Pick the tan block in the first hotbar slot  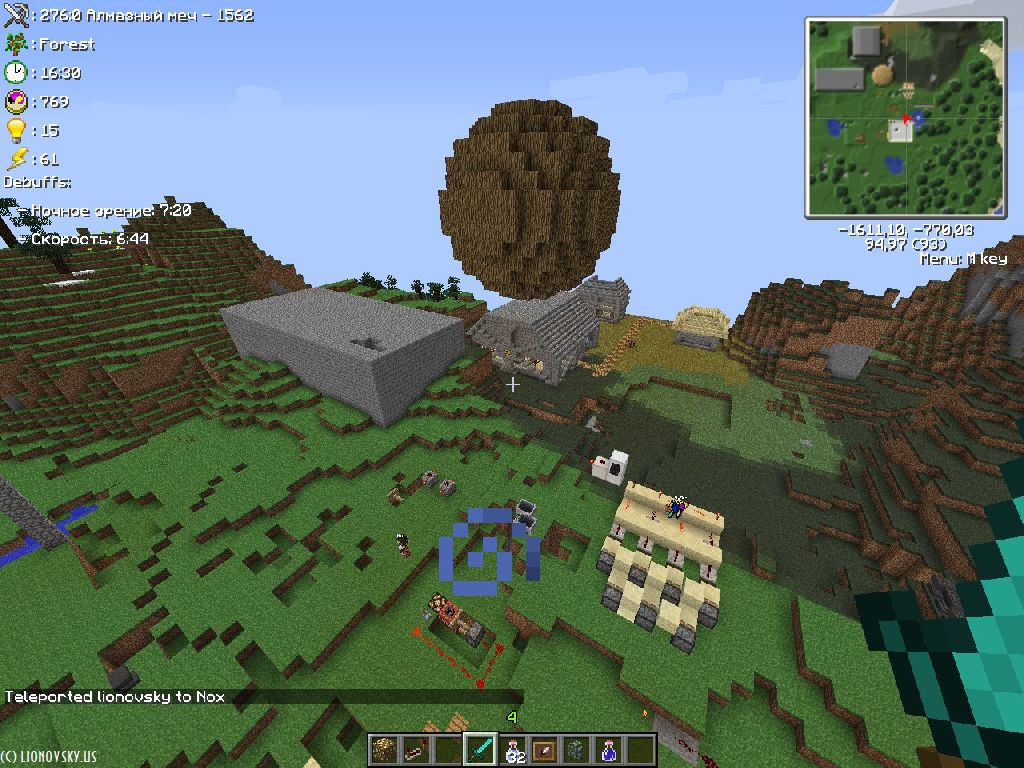coord(384,749)
